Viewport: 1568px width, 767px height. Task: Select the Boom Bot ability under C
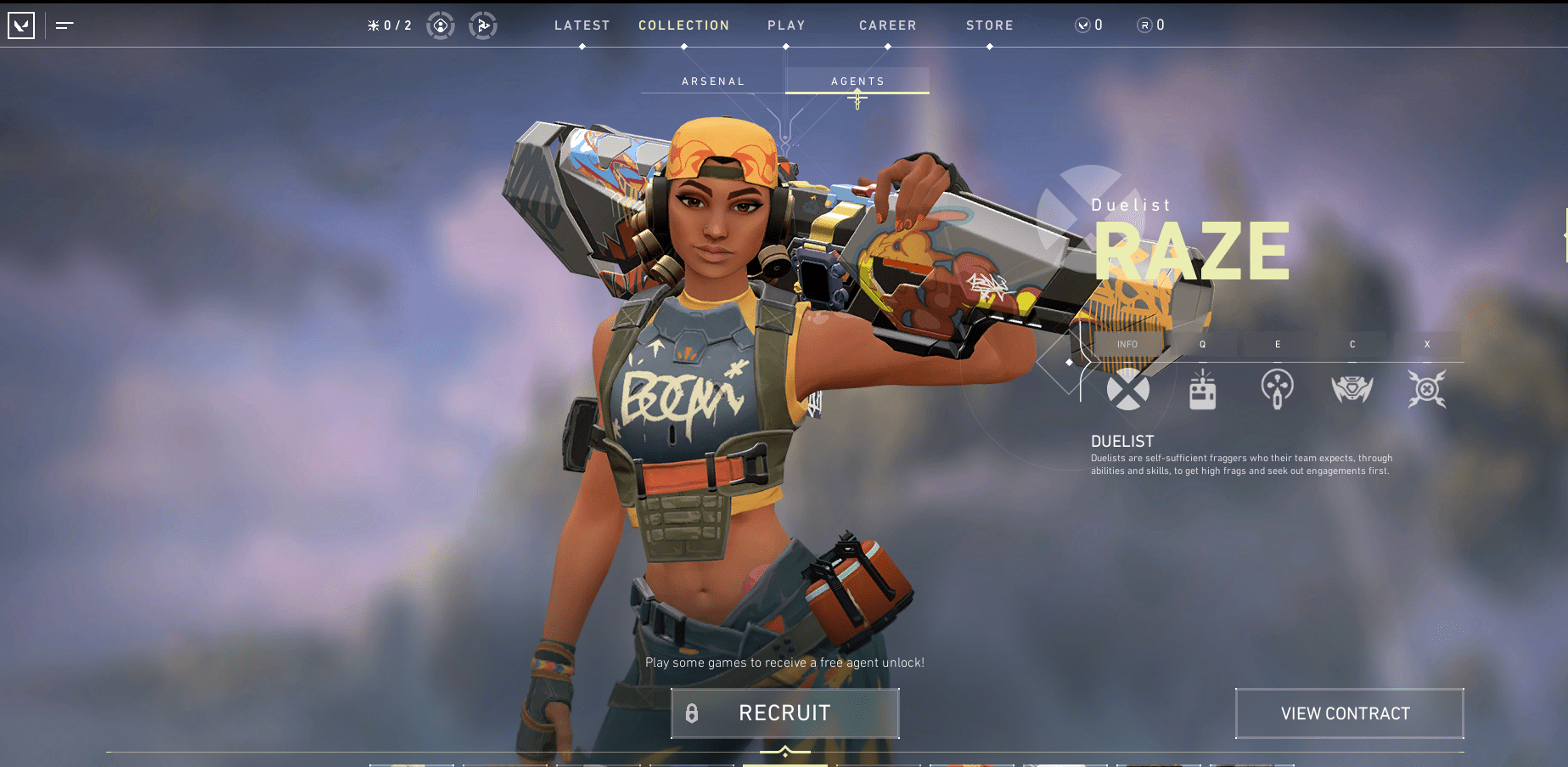point(1352,389)
